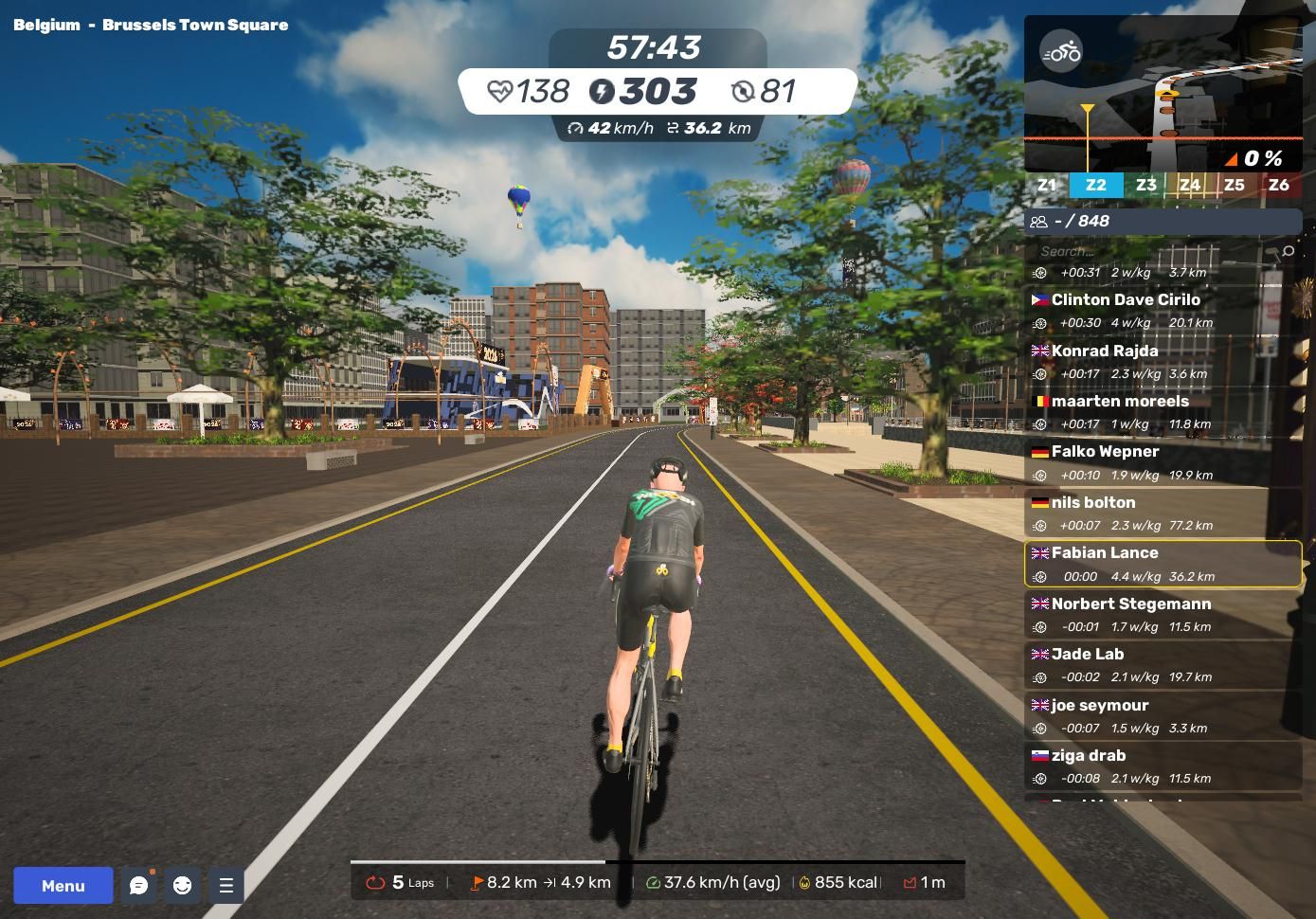Viewport: 1316px width, 919px height.
Task: Click the Z2 power zone segment
Action: coord(1096,185)
